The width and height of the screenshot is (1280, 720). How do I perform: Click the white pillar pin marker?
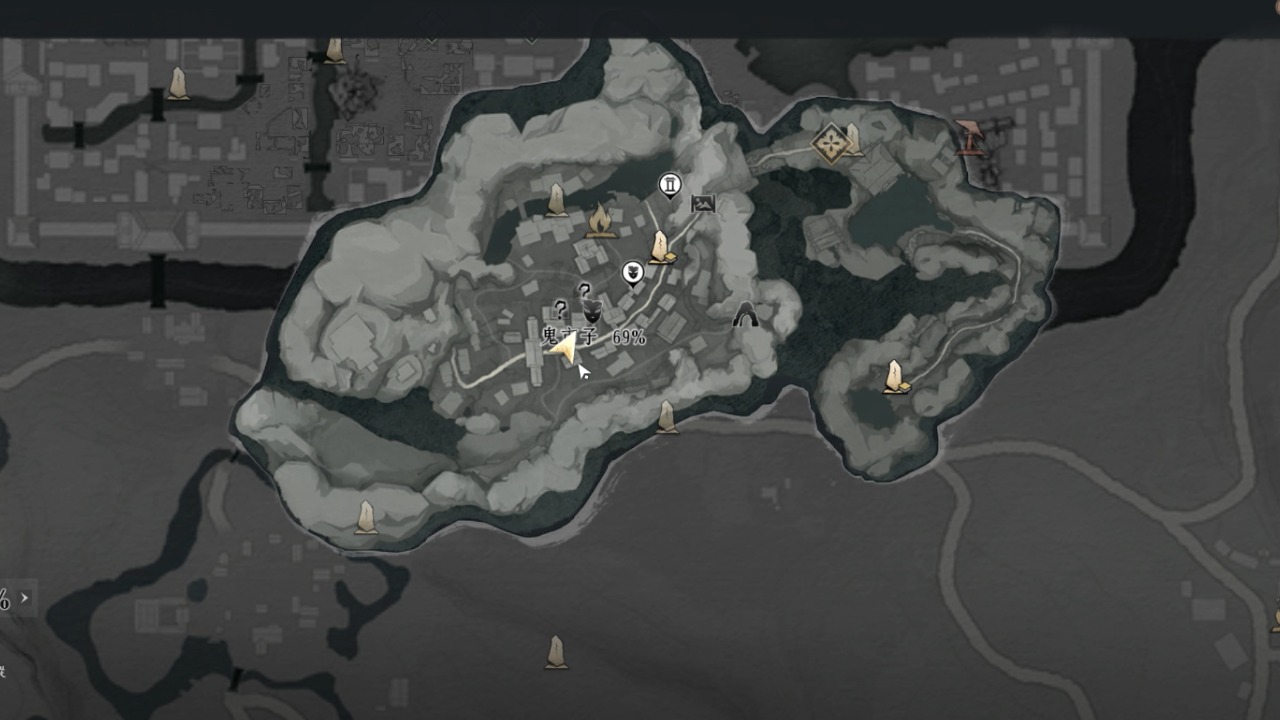pos(670,185)
